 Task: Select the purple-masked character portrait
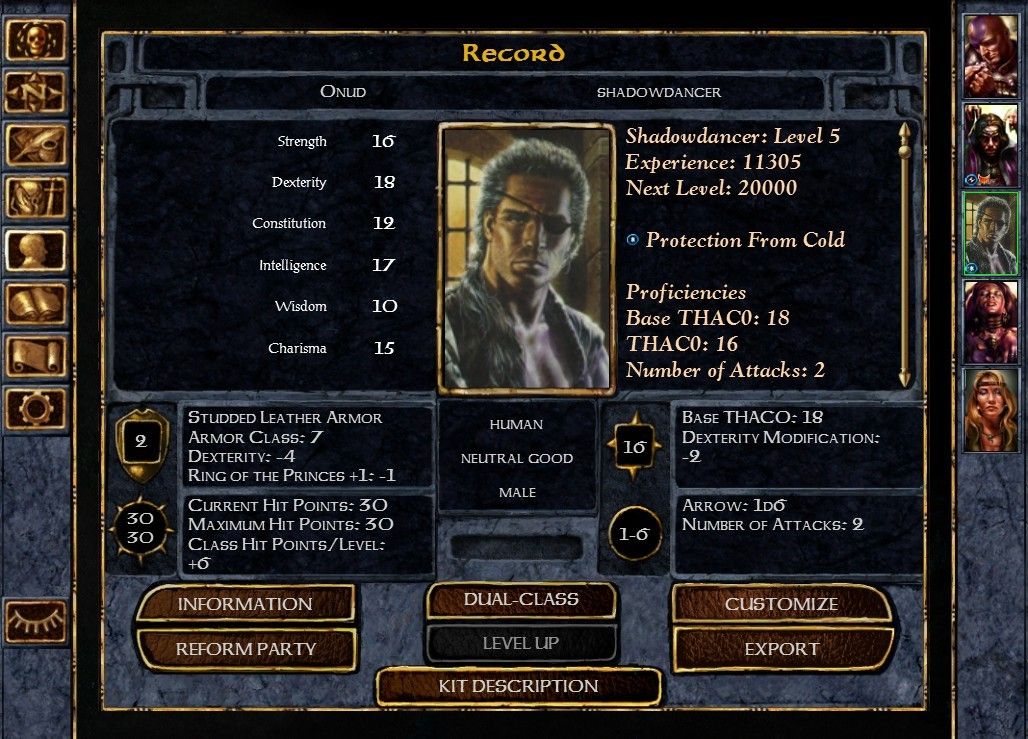991,55
